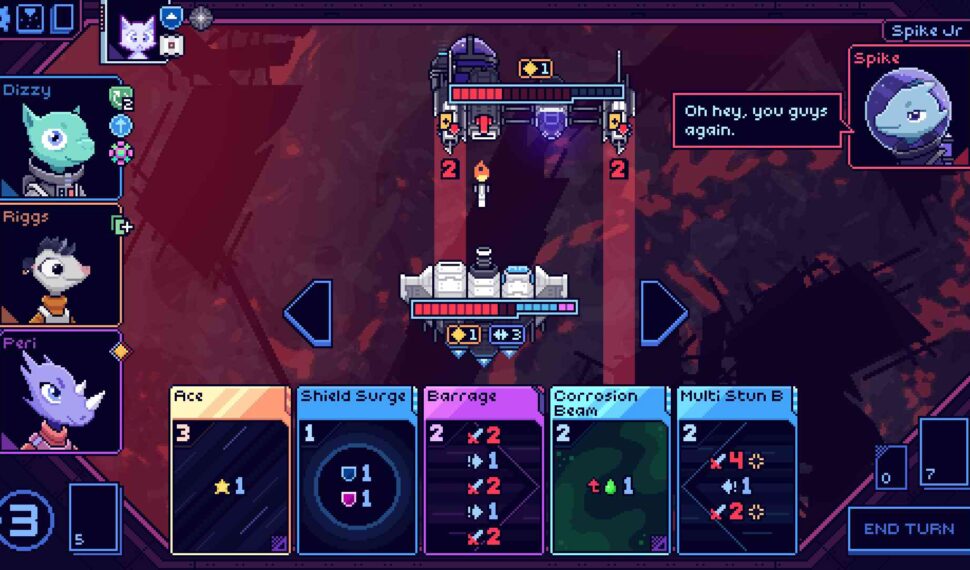End the current turn
The height and width of the screenshot is (570, 970).
(908, 529)
